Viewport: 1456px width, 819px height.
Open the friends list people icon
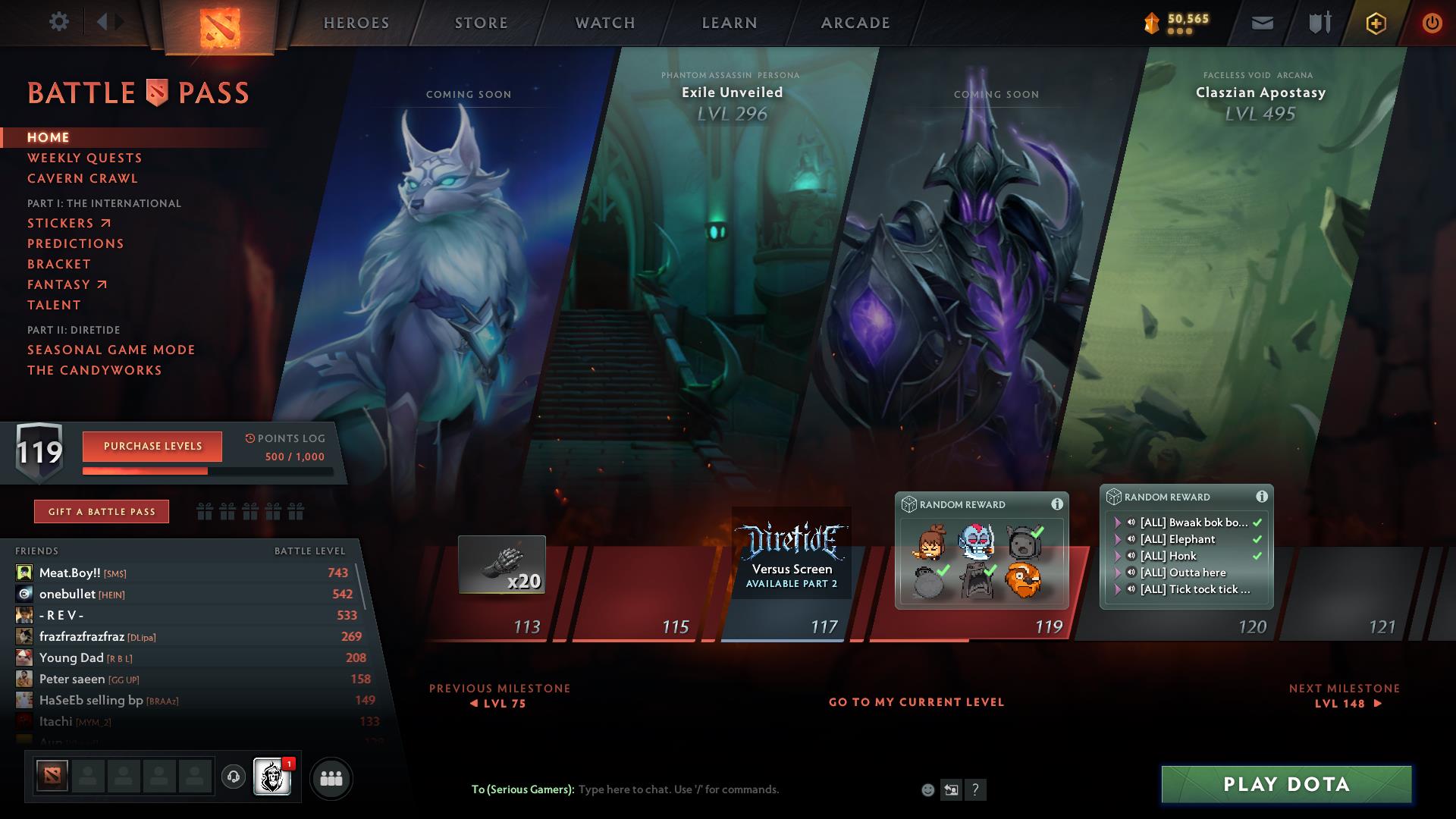coord(331,779)
